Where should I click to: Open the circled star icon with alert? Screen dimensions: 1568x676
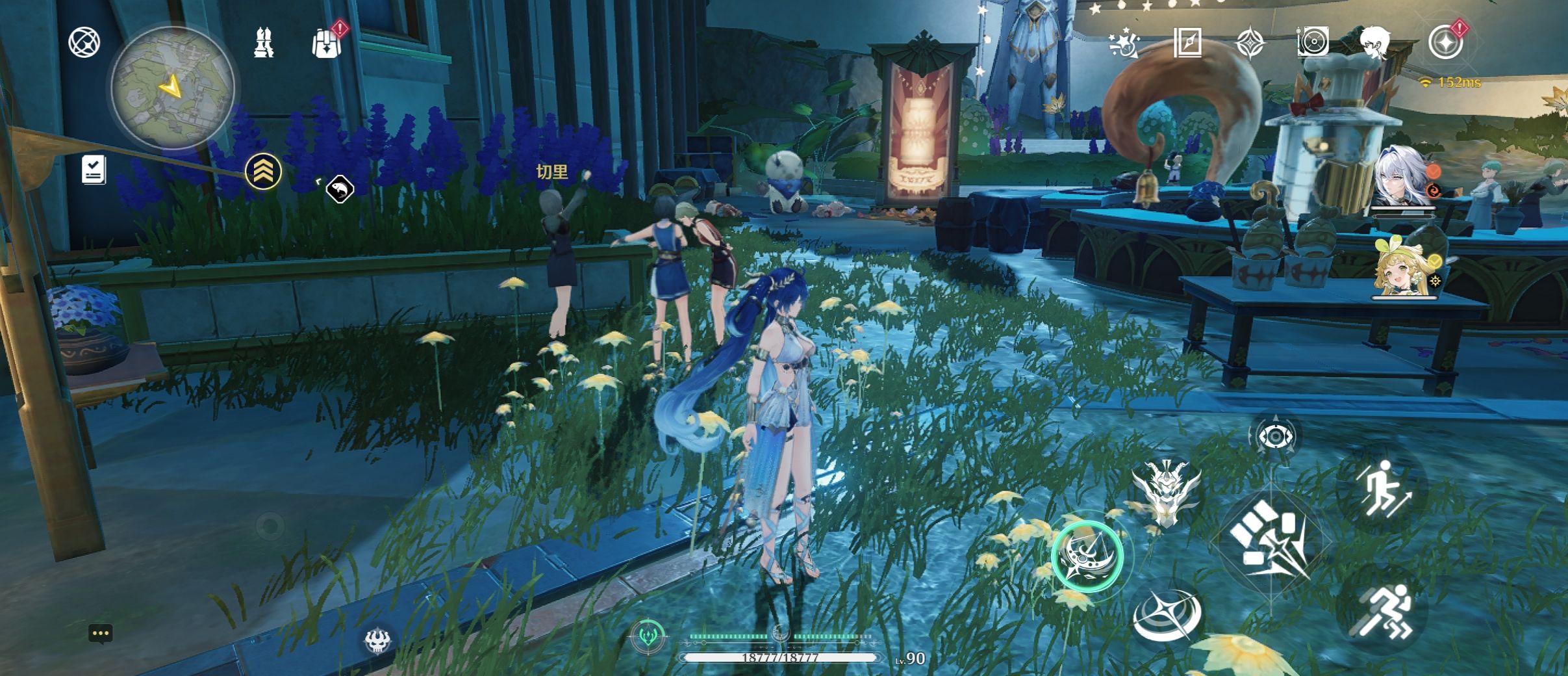[1445, 43]
